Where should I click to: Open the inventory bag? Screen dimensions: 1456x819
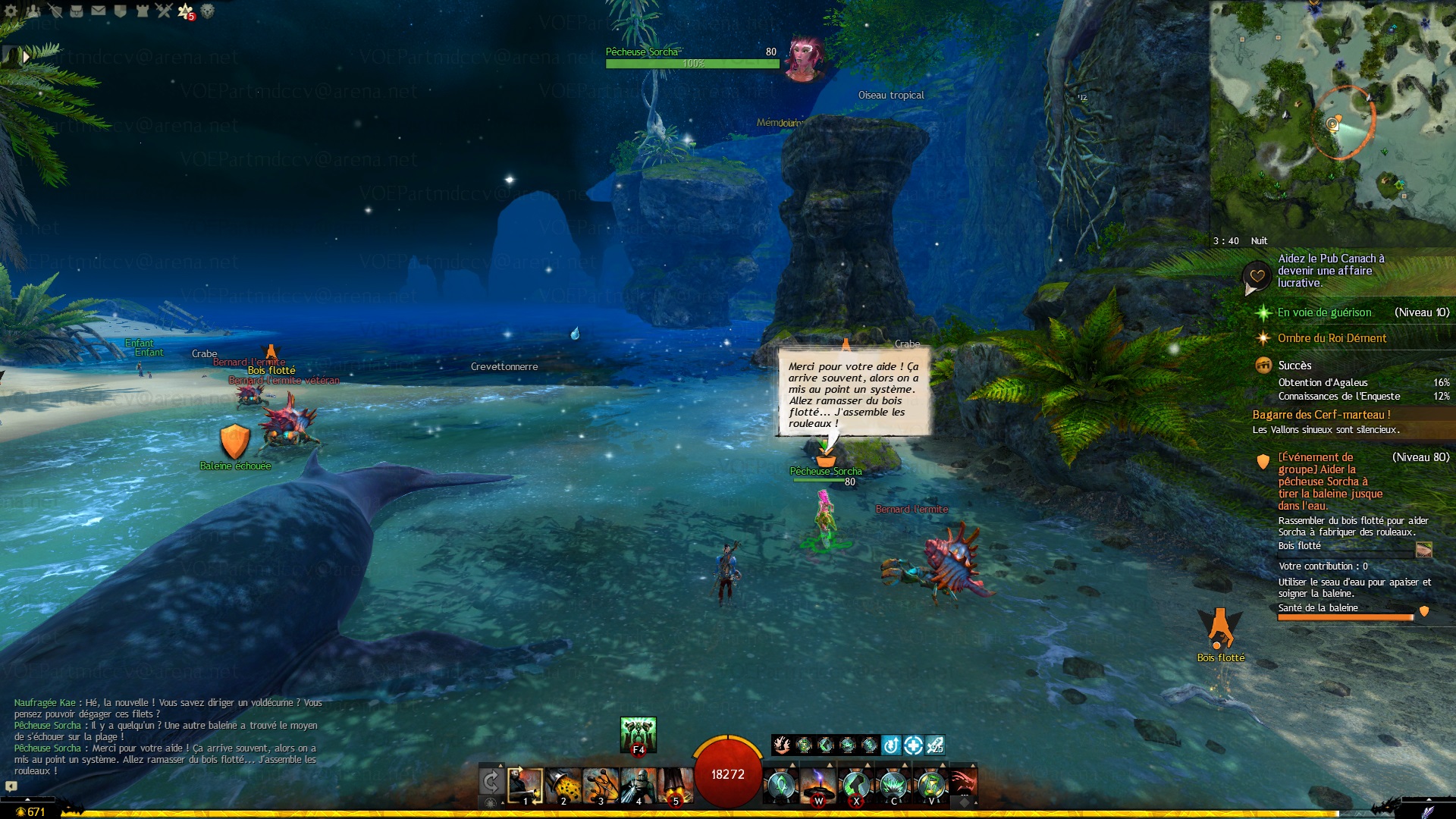coord(77,11)
